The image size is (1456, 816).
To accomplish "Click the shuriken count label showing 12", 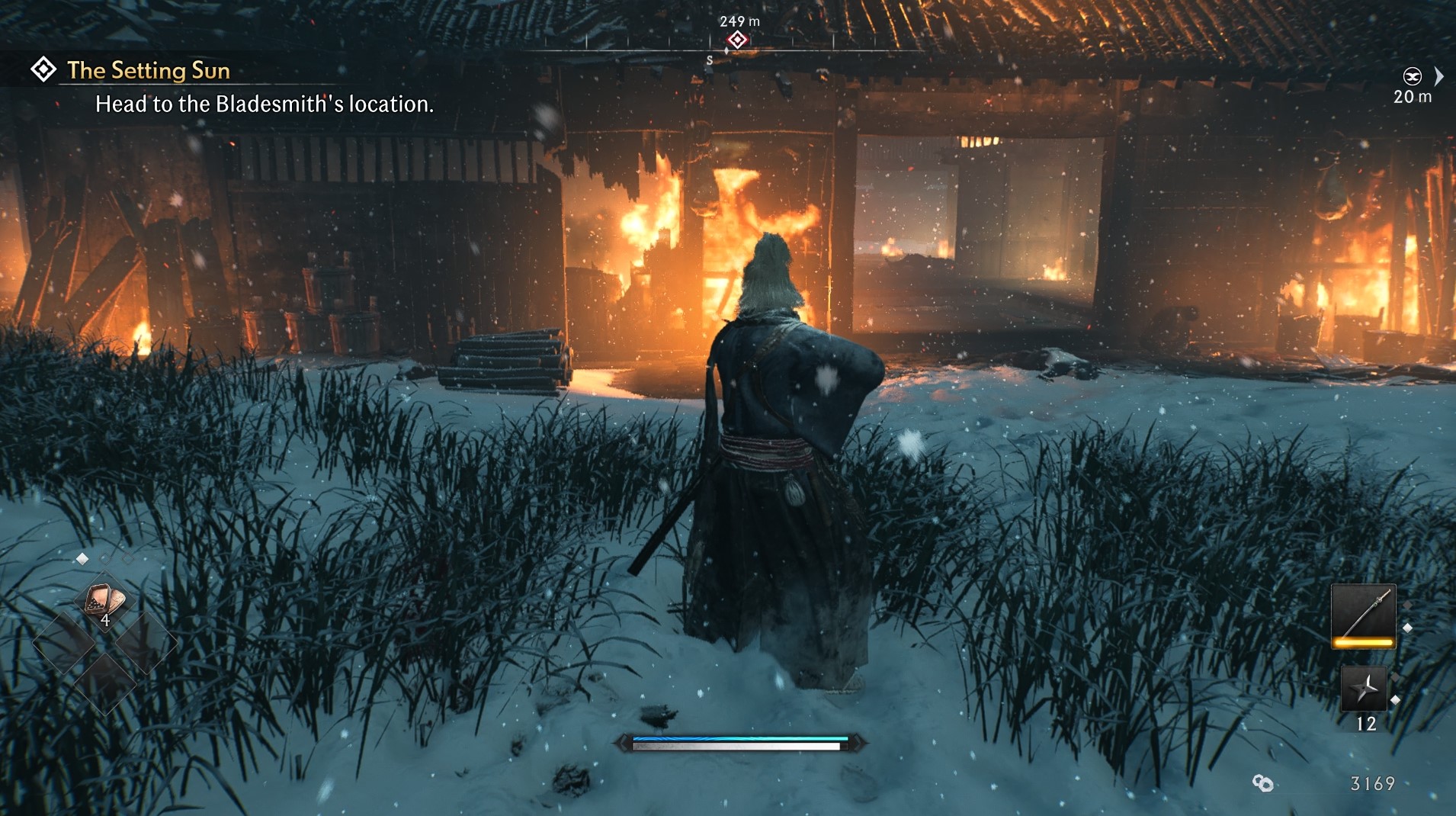I will [1366, 724].
